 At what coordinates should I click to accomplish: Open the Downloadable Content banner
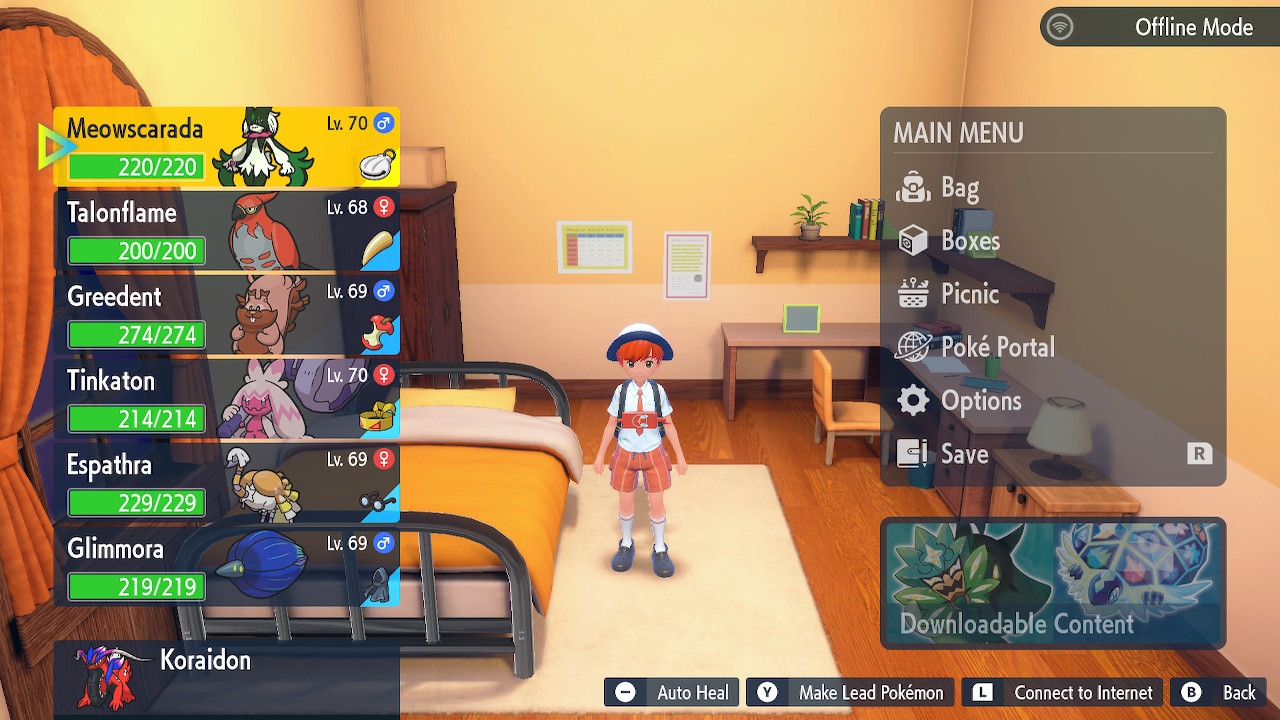[1052, 583]
